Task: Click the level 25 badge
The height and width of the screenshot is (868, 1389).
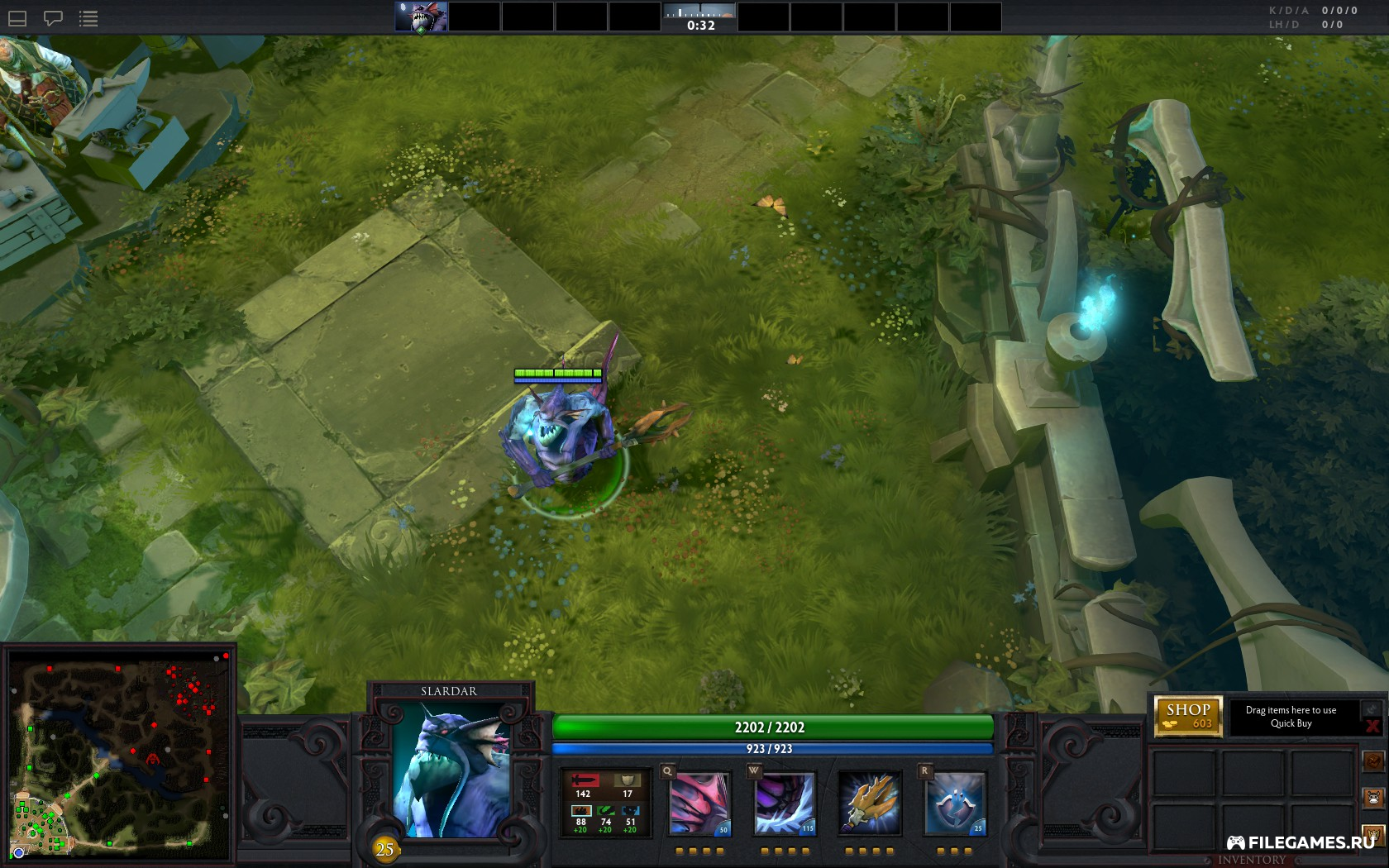Action: point(384,849)
